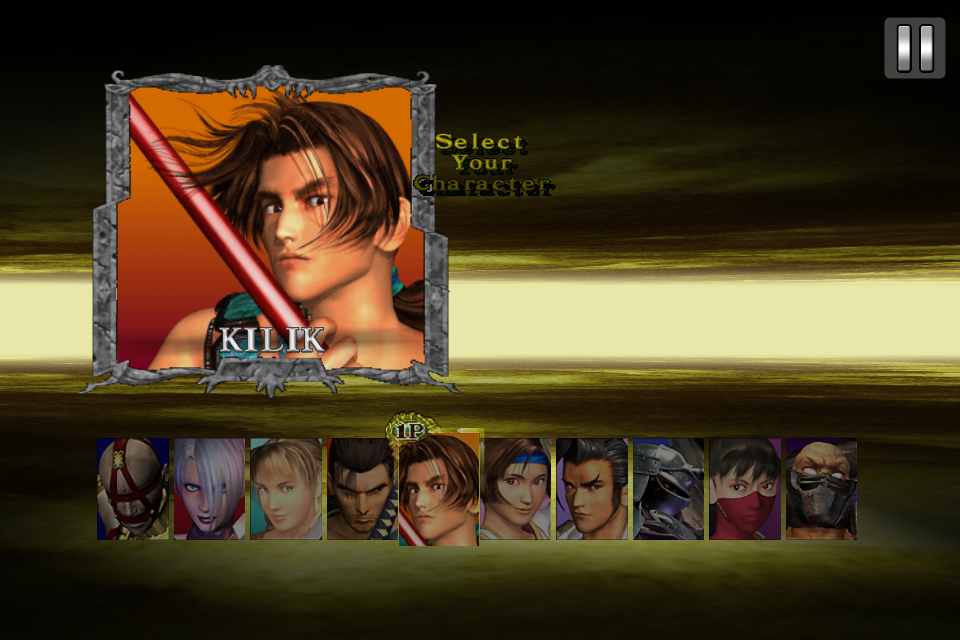Choose the highlighted Kilik tile marked 1P
Image resolution: width=960 pixels, height=640 pixels.
click(x=439, y=489)
